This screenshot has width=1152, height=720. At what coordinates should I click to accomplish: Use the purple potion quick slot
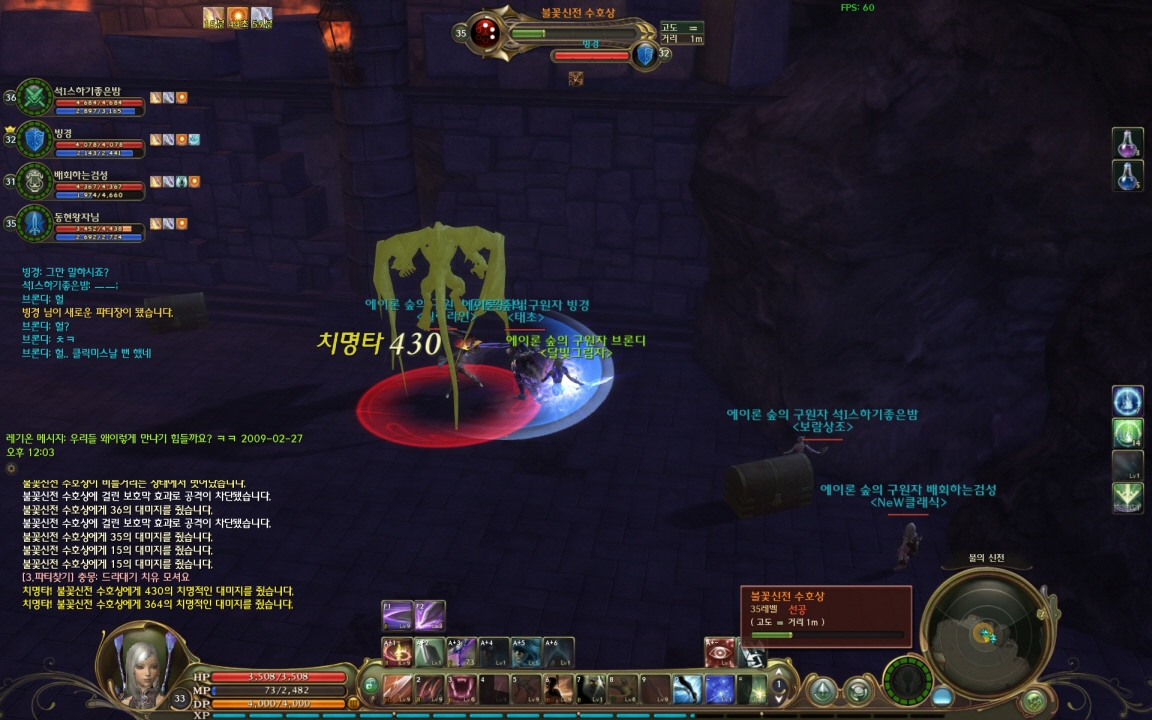click(x=1128, y=143)
